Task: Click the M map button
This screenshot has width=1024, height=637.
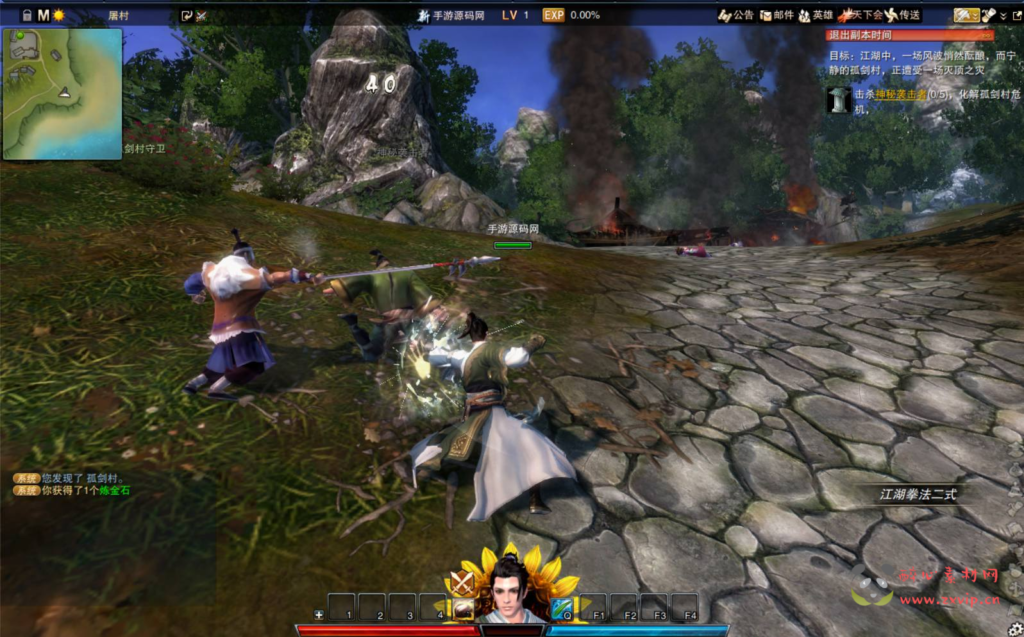Action: point(43,15)
